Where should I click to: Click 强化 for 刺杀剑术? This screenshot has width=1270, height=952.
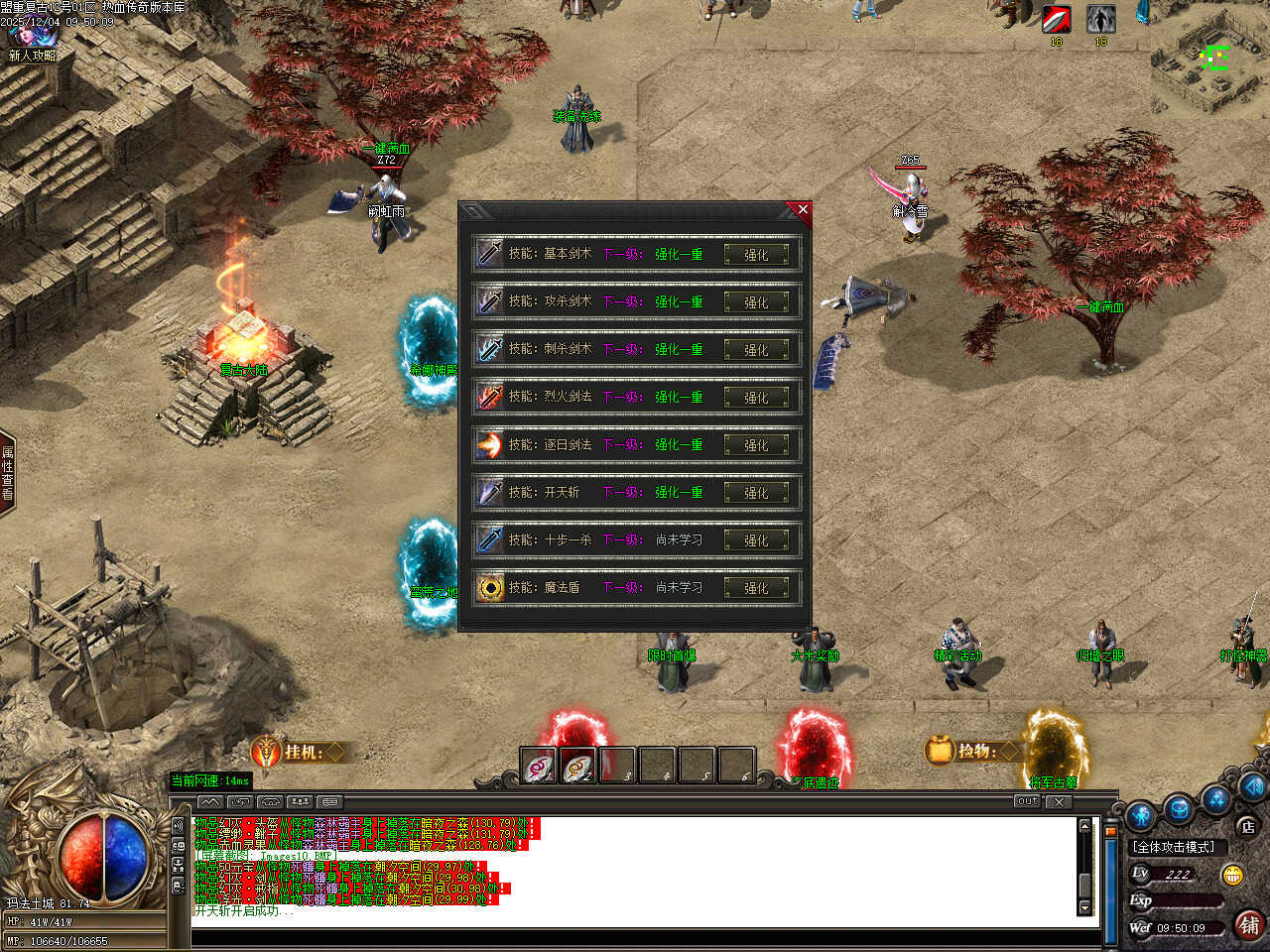pyautogui.click(x=756, y=350)
